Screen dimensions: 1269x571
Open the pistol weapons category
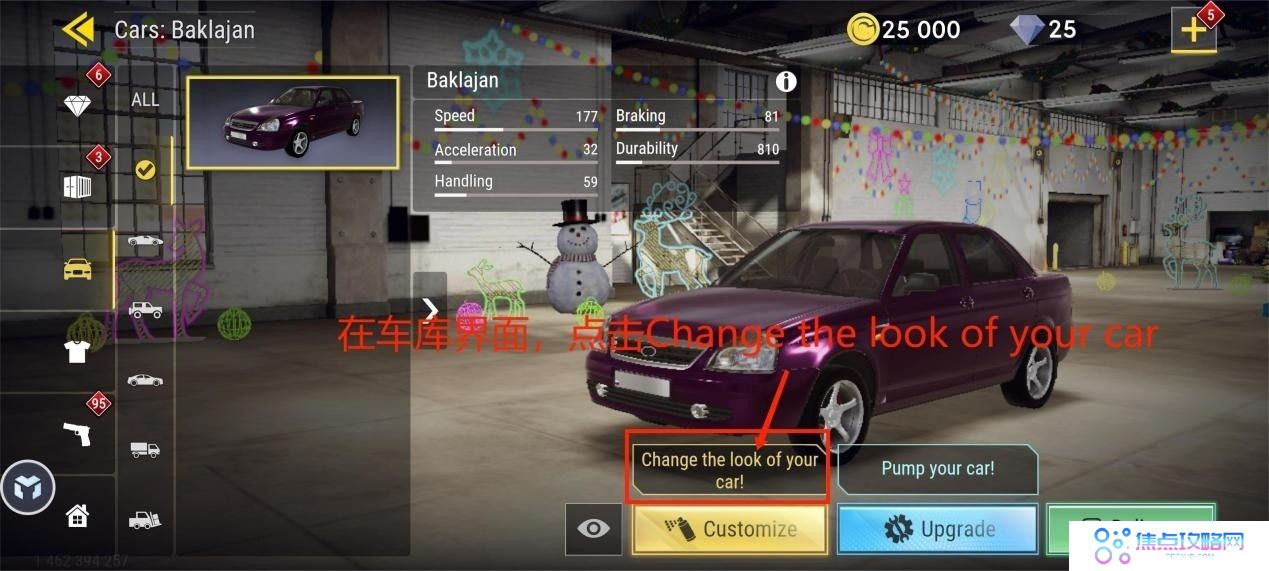coord(77,433)
